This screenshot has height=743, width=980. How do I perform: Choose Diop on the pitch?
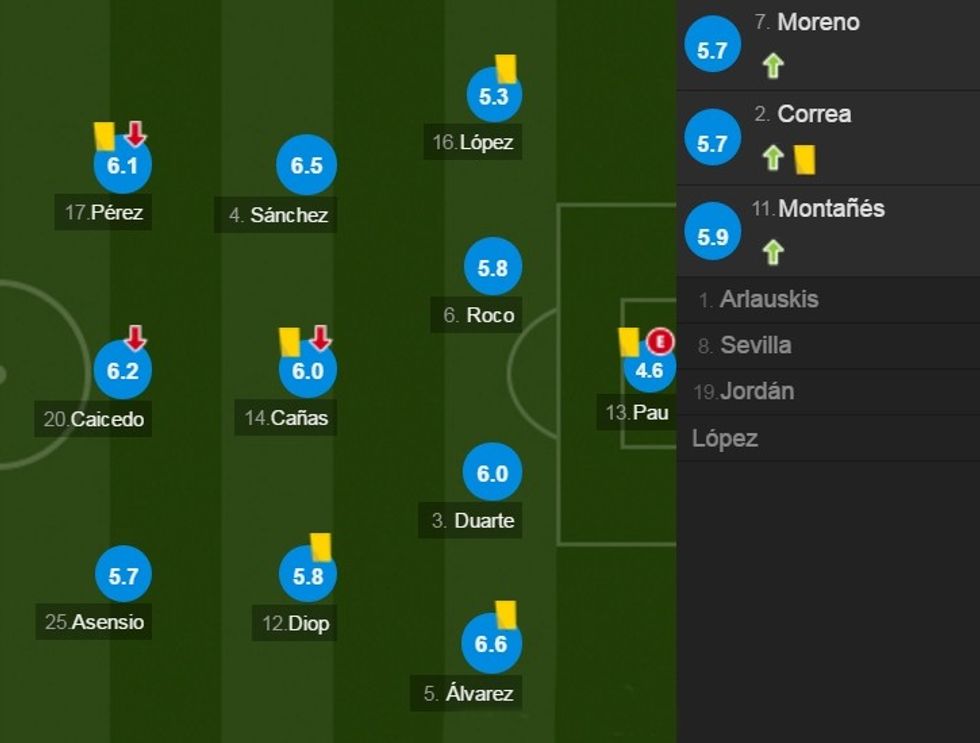click(x=308, y=577)
